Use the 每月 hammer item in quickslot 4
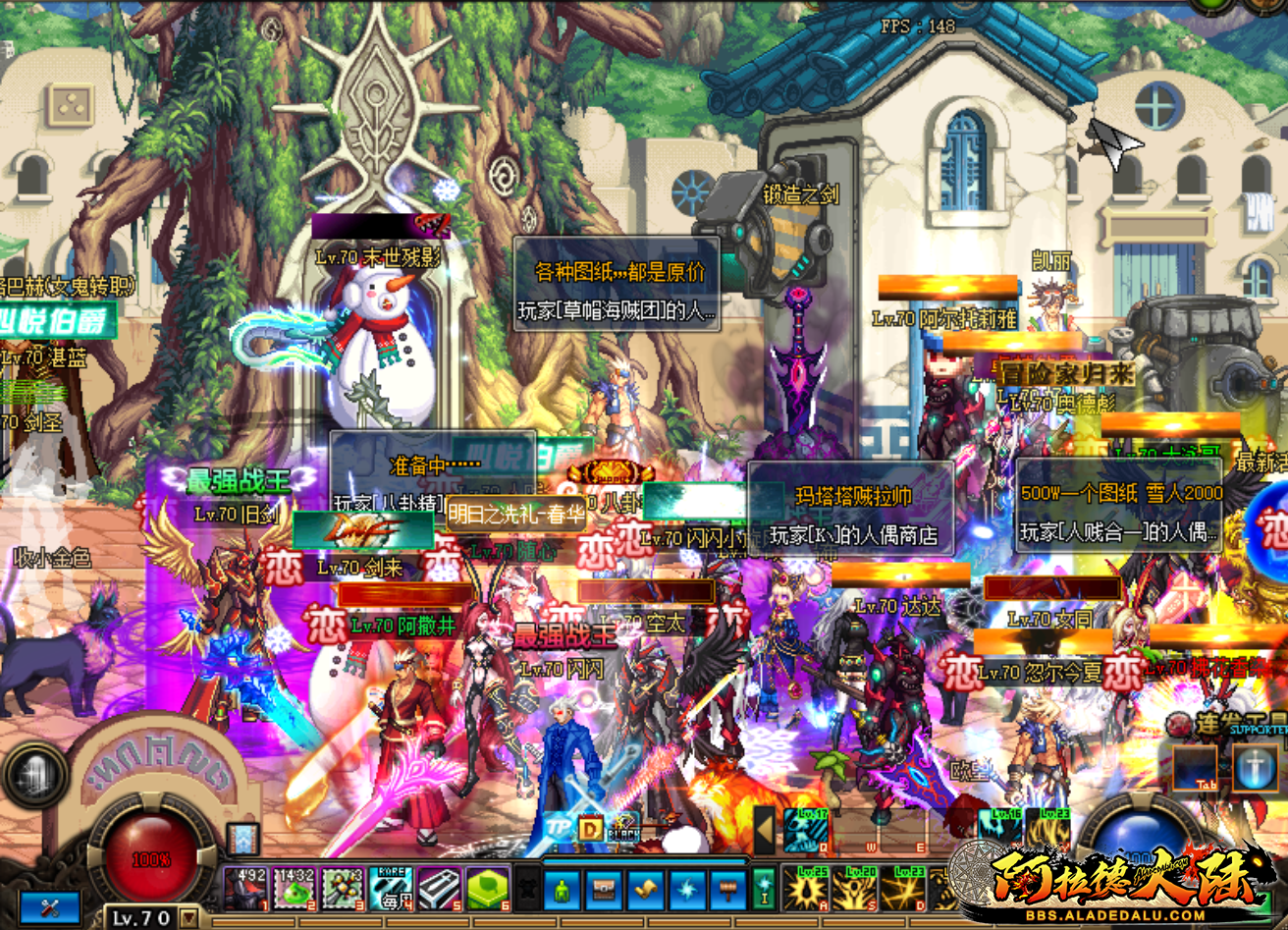The height and width of the screenshot is (930, 1288). point(392,890)
